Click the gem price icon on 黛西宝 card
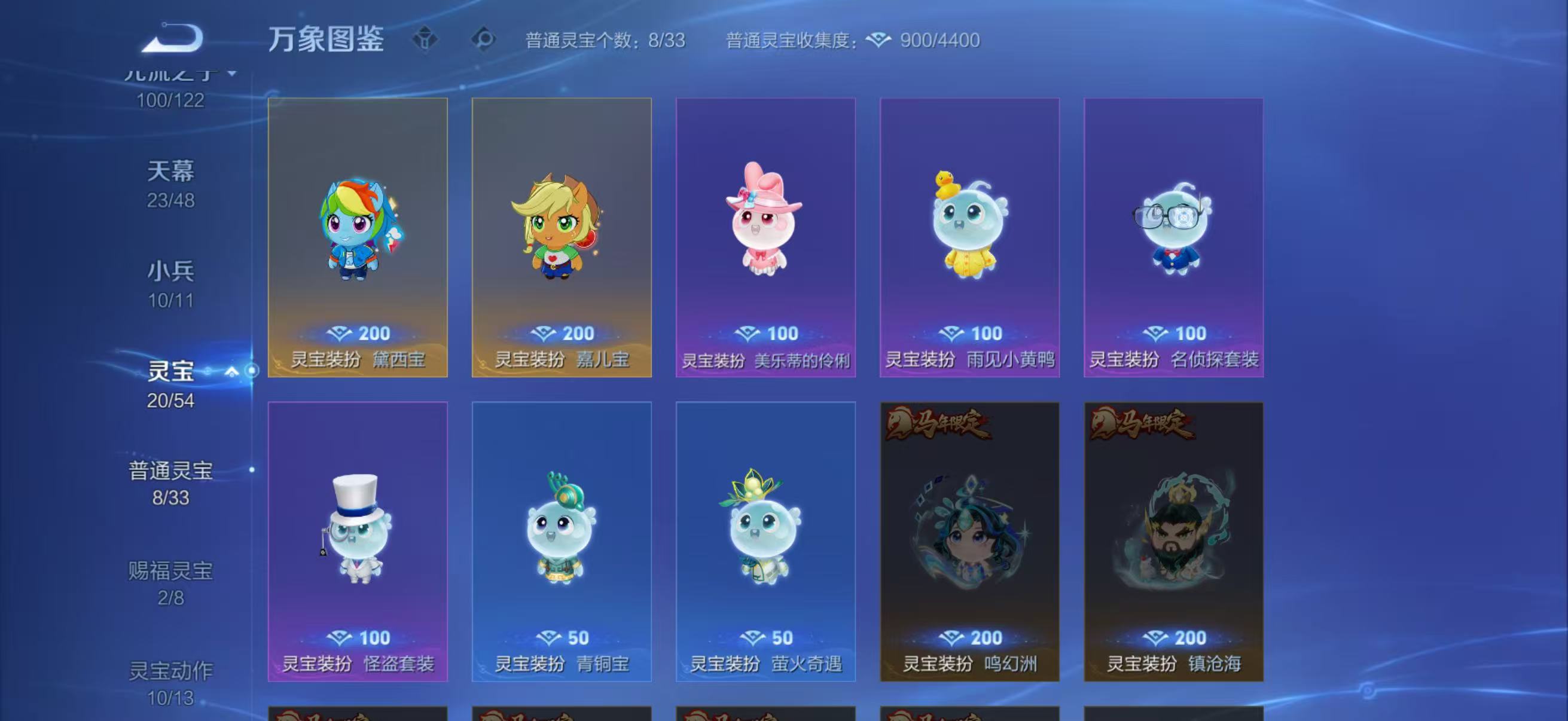This screenshot has width=1568, height=721. pyautogui.click(x=338, y=333)
